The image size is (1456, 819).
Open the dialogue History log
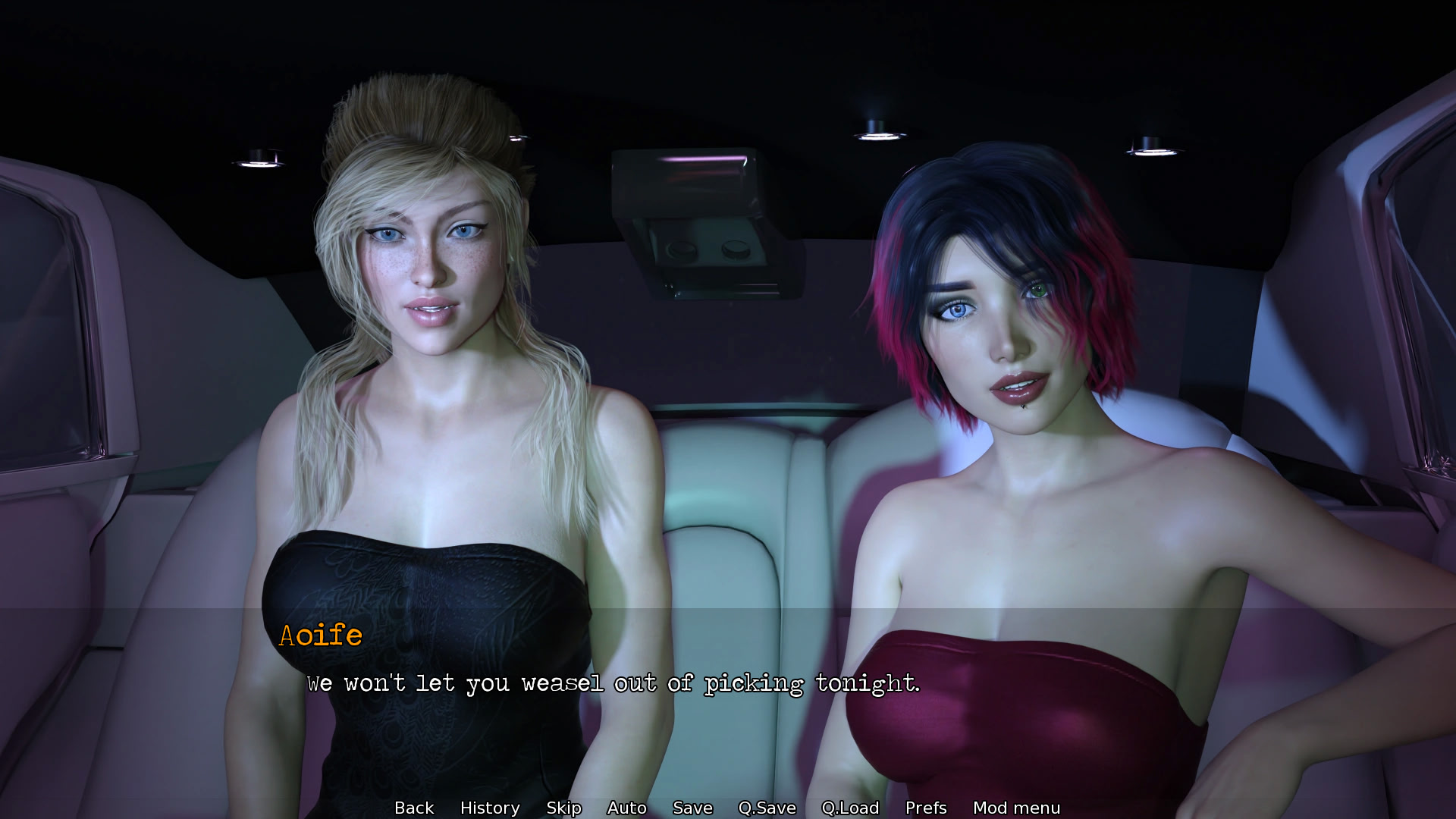490,808
